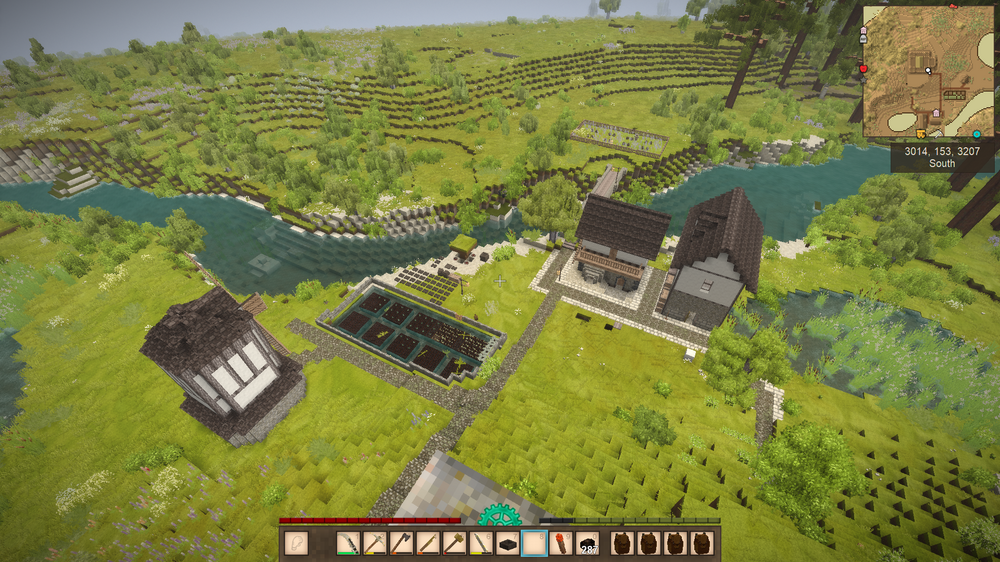
Task: Select the yellow cart marker on the minimap
Action: pos(921,132)
